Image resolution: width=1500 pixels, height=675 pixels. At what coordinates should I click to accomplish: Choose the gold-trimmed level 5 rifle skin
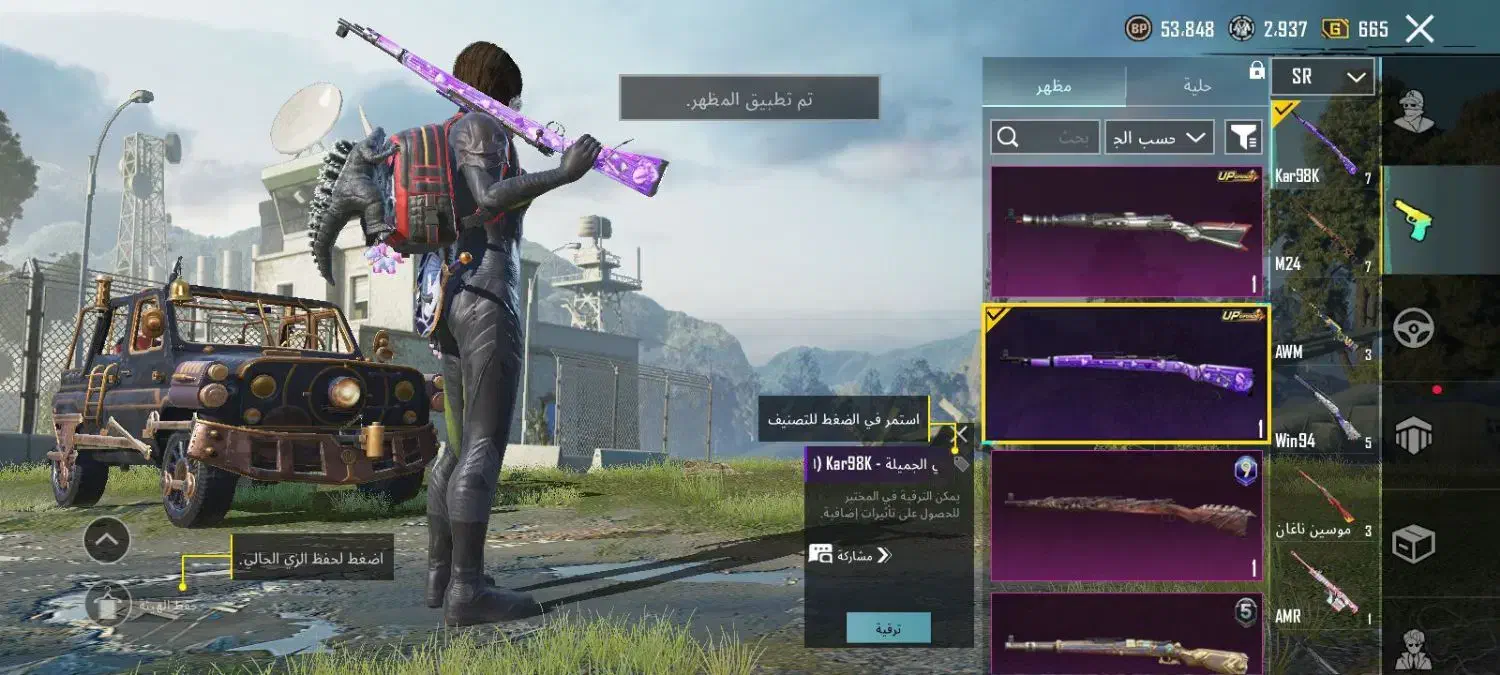[1127, 635]
